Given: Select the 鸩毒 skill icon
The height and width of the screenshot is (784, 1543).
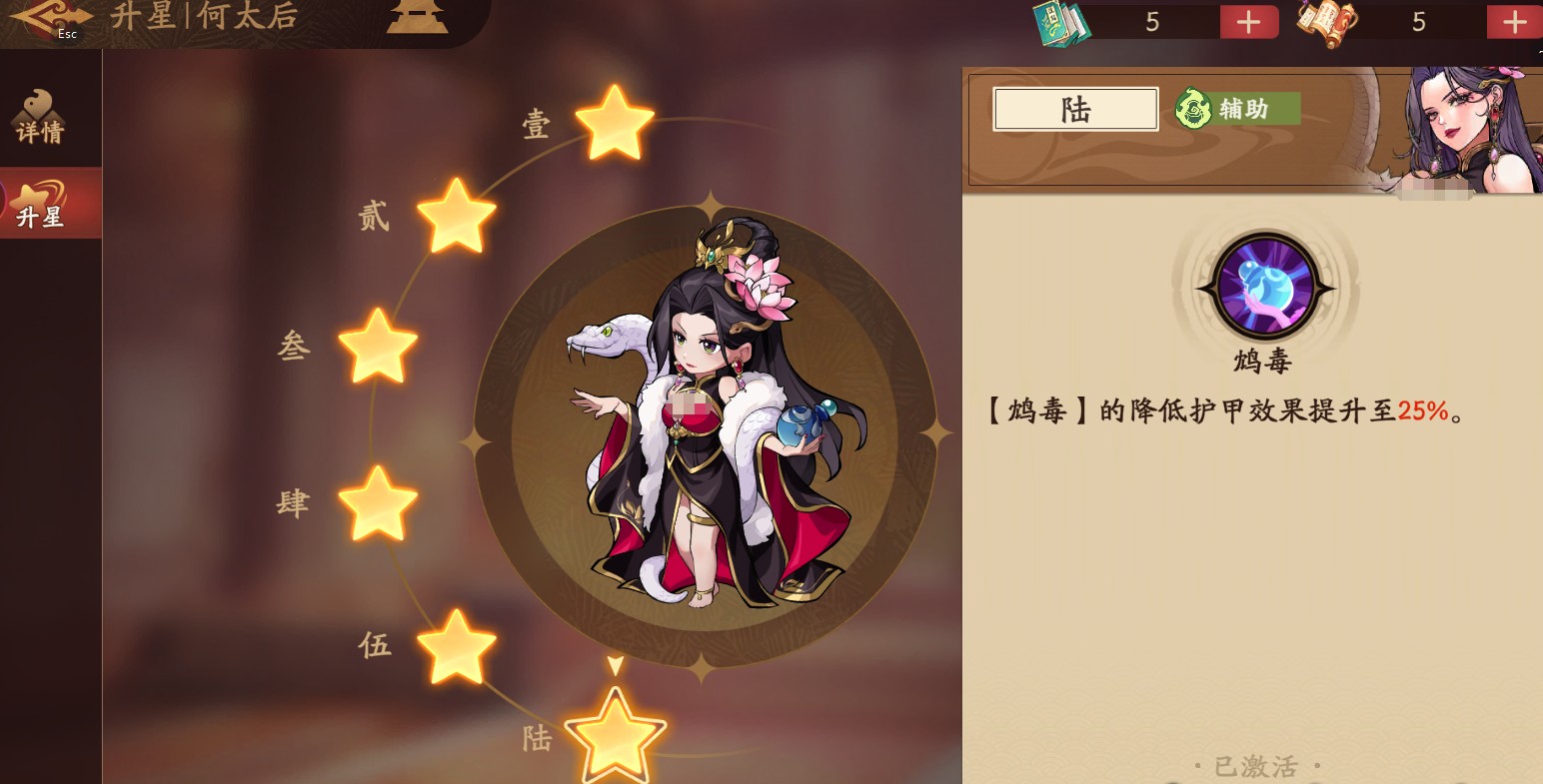Looking at the screenshot, I should click(x=1263, y=289).
